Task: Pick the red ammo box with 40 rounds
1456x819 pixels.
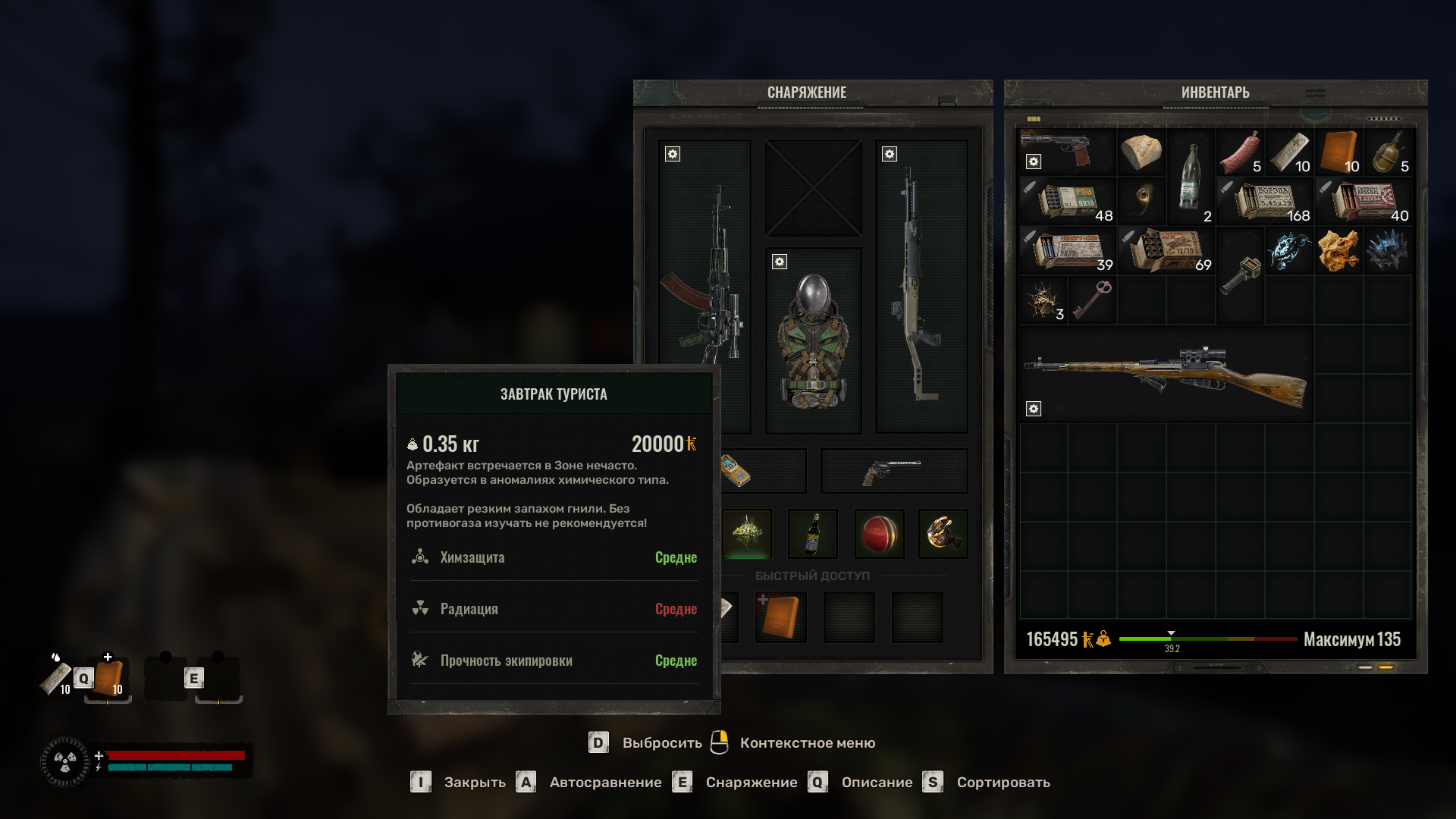Action: coord(1363,201)
